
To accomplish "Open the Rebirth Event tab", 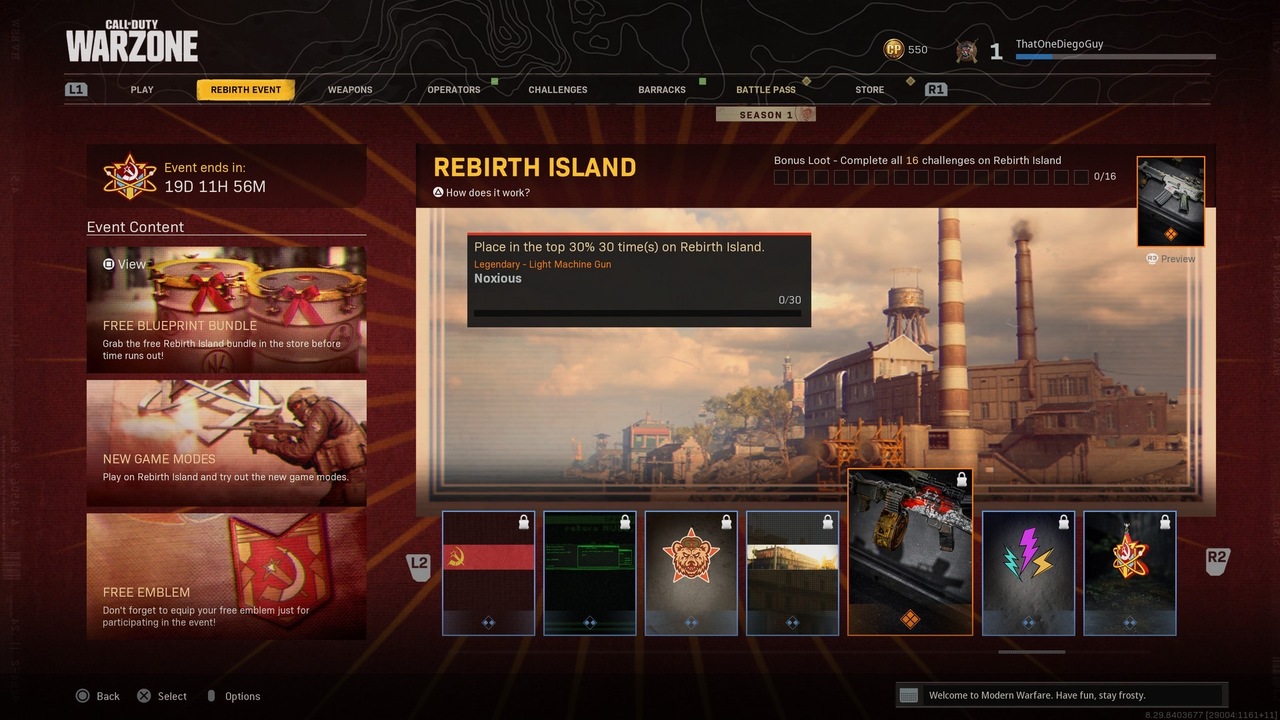I will (x=246, y=90).
